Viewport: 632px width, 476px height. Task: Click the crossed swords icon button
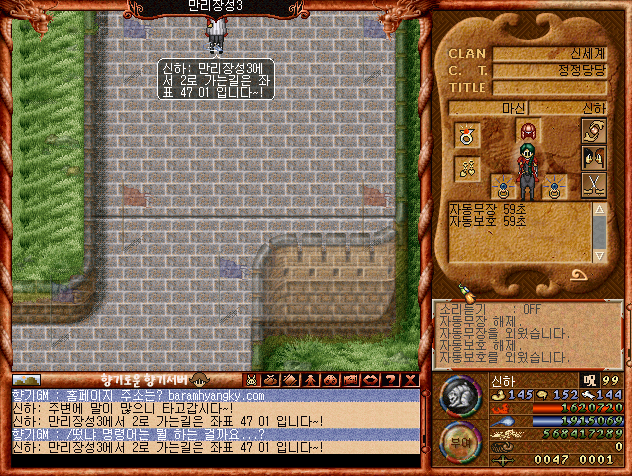593,184
